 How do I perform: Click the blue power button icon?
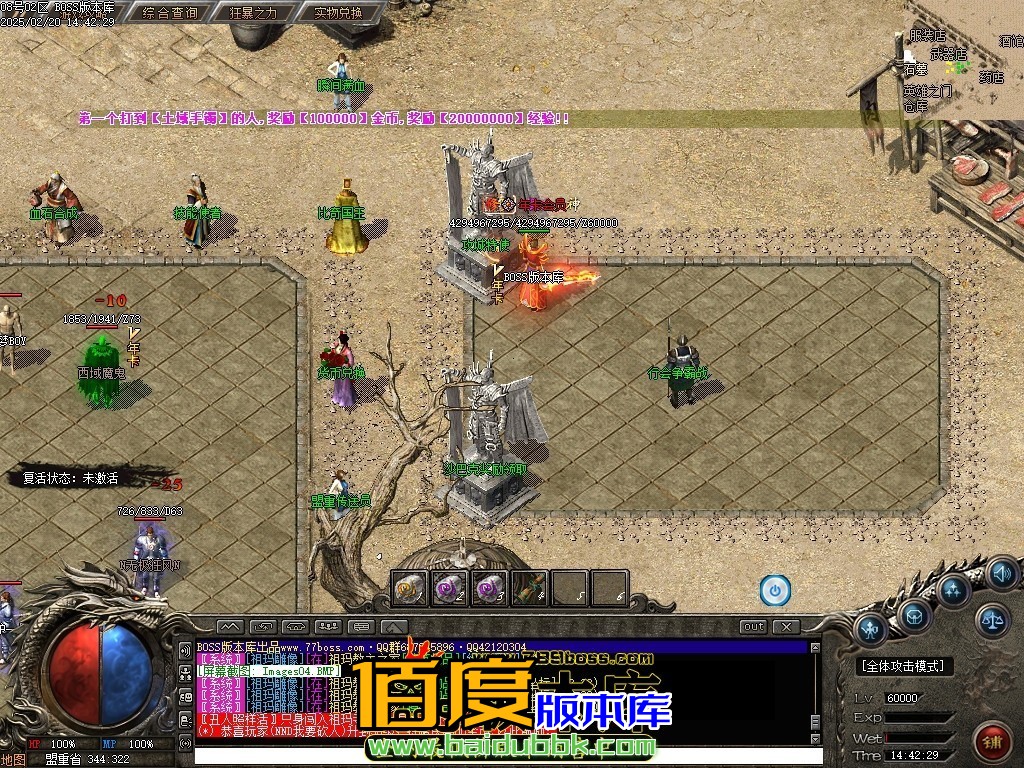pyautogui.click(x=775, y=590)
